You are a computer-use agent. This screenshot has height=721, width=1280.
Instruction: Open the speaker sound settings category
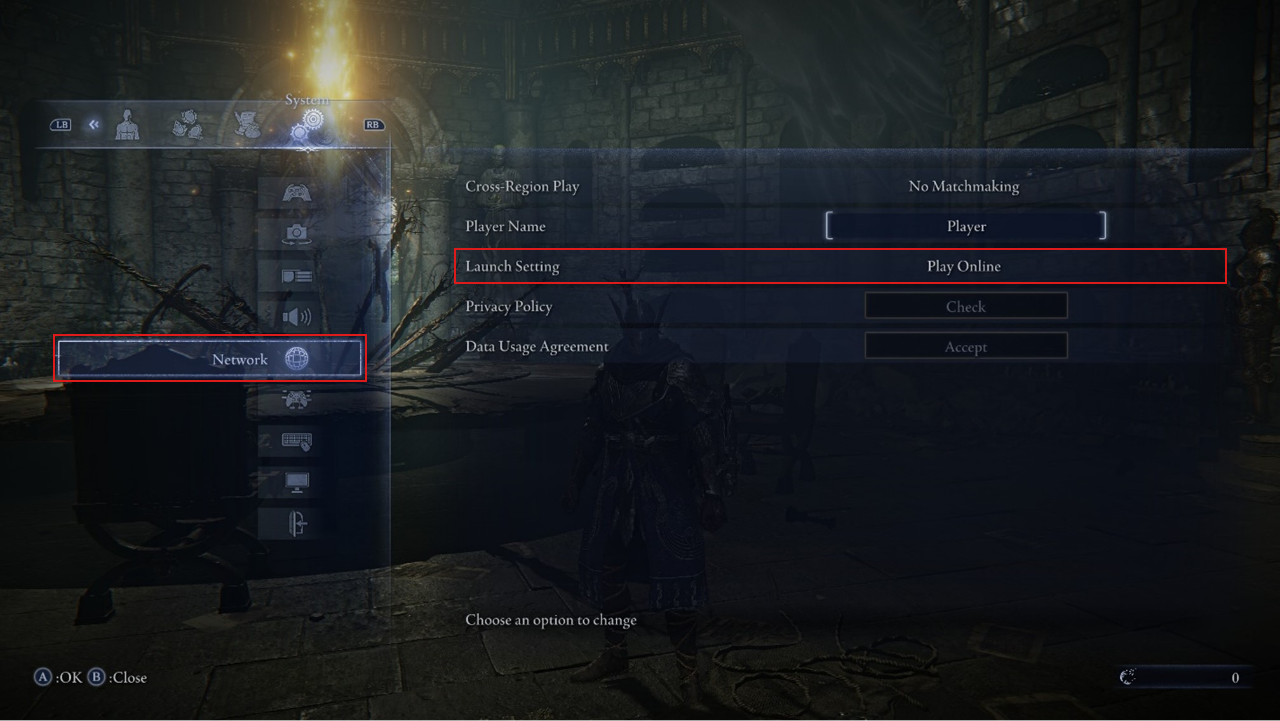coord(297,317)
